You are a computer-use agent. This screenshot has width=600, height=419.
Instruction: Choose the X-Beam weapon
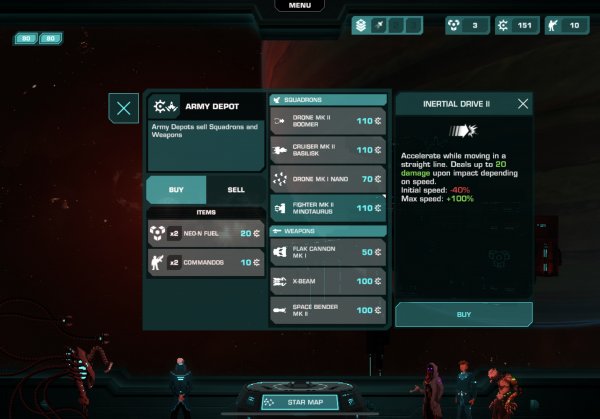point(327,282)
